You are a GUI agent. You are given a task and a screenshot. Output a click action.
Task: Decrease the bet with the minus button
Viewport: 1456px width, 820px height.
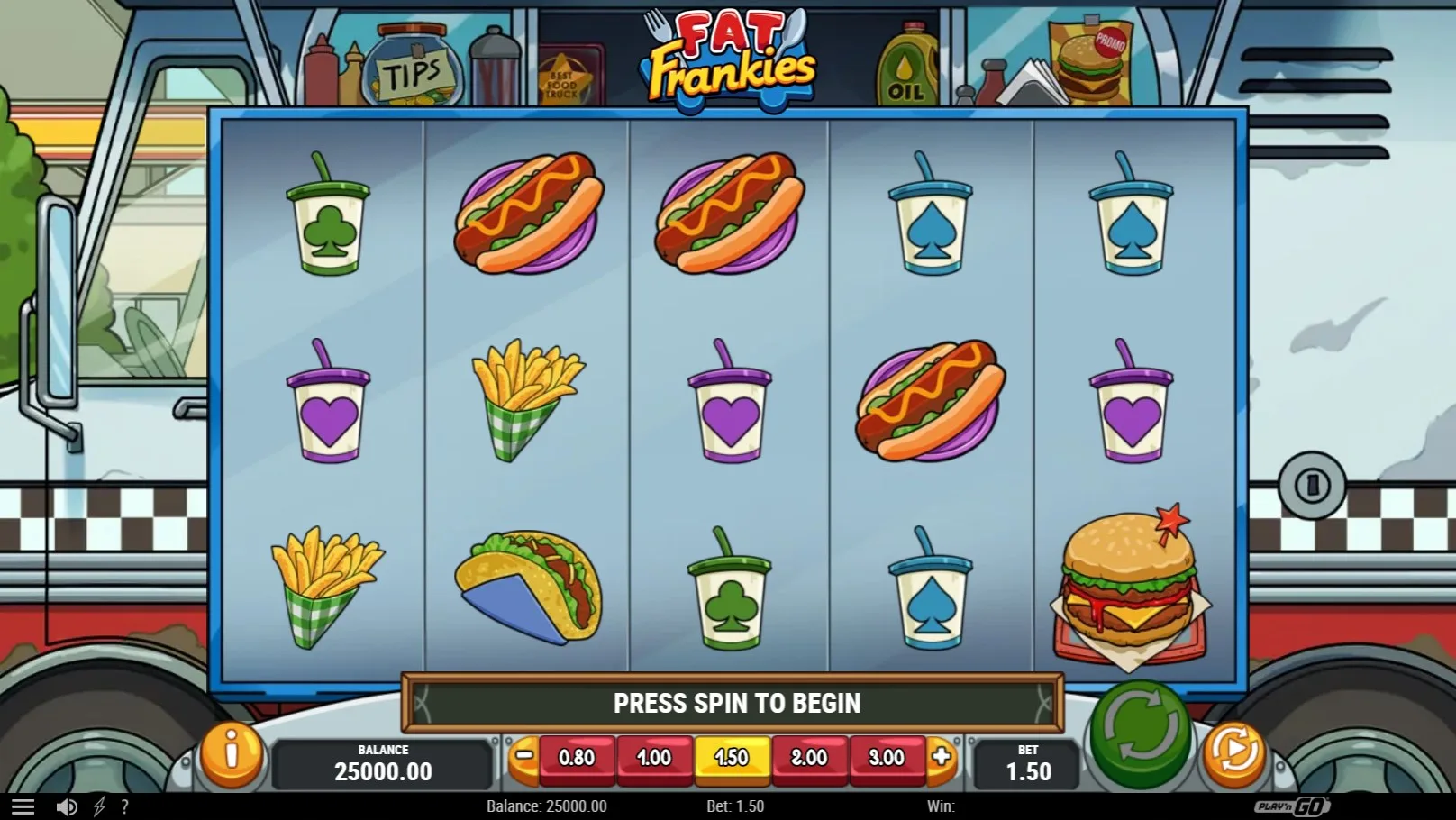tap(523, 756)
